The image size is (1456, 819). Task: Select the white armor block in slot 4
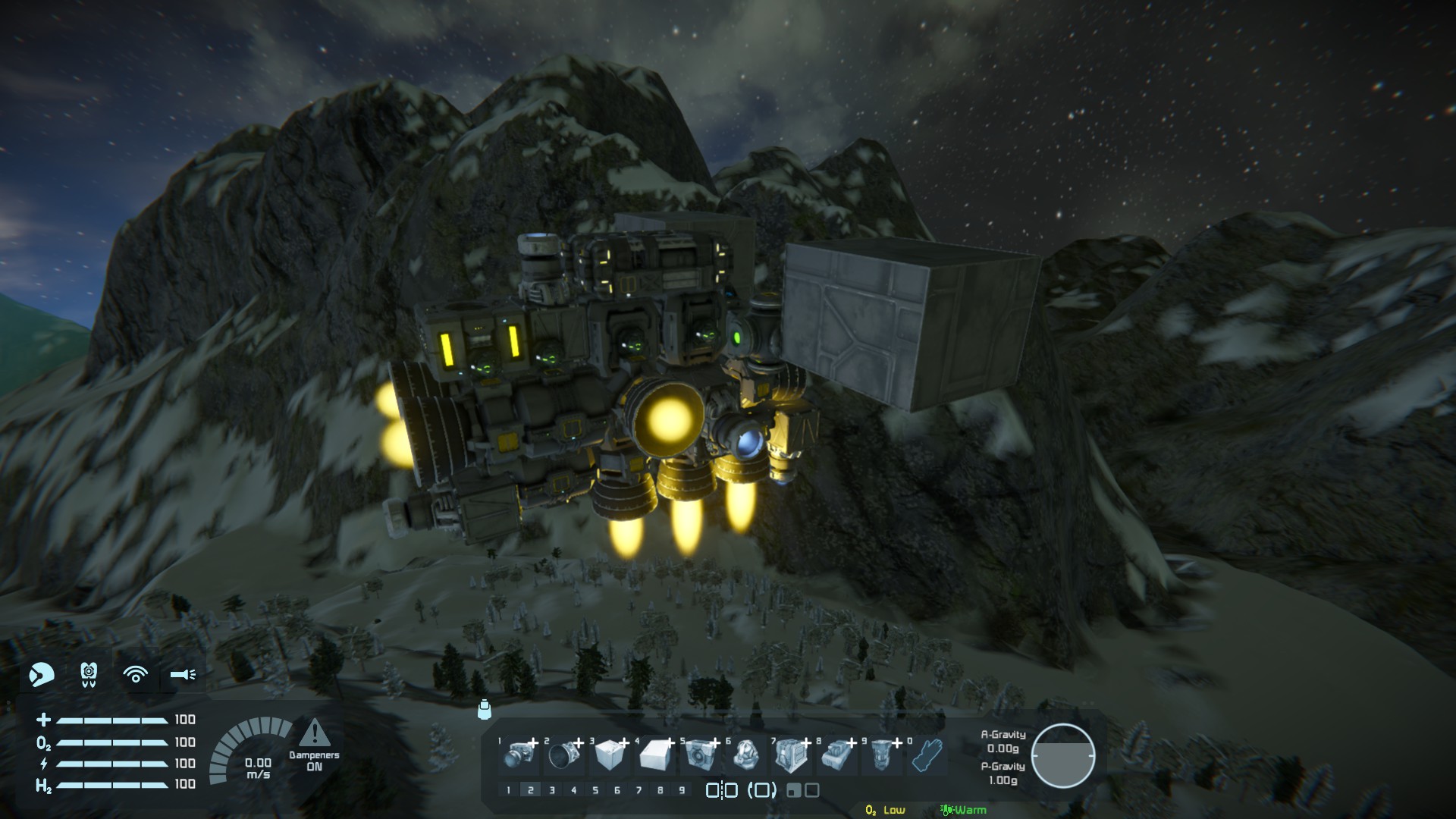[657, 755]
